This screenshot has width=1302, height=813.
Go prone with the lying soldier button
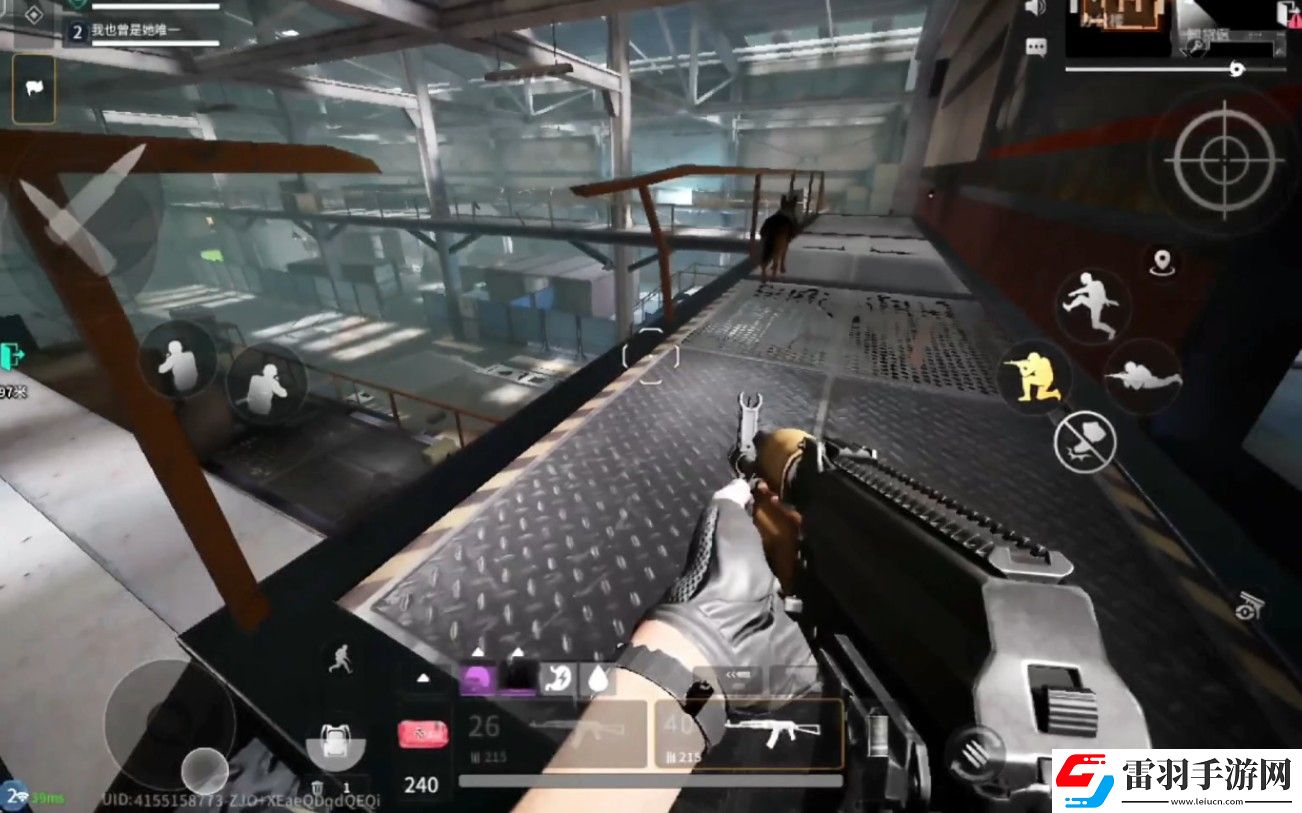1143,376
